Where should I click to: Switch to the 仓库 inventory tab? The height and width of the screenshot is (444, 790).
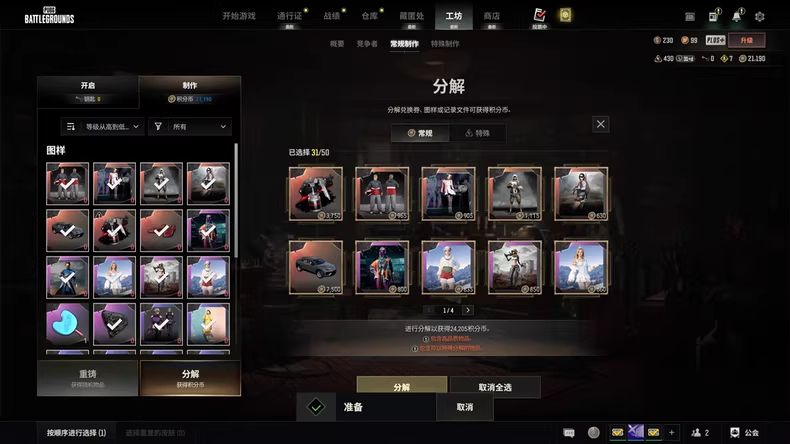tap(369, 16)
